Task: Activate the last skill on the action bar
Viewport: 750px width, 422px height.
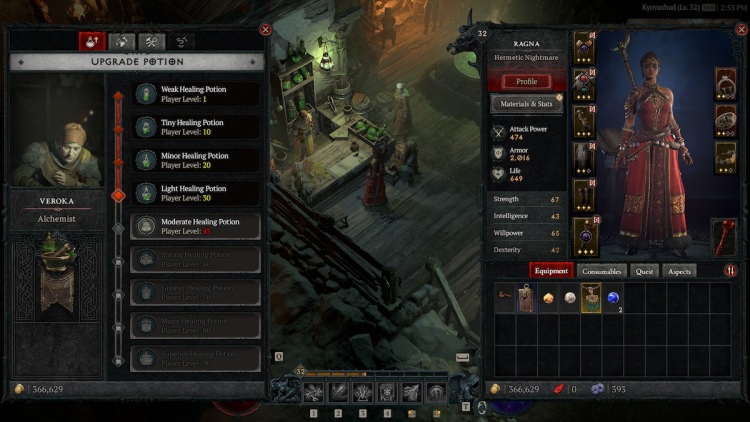Action: pos(436,393)
